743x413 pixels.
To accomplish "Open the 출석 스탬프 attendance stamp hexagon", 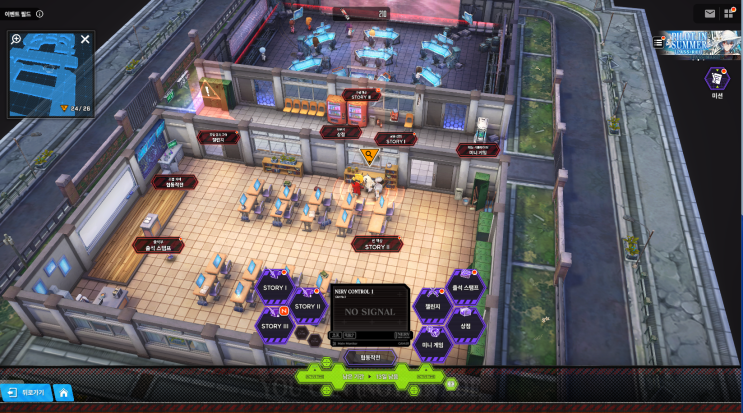I will pyautogui.click(x=466, y=287).
